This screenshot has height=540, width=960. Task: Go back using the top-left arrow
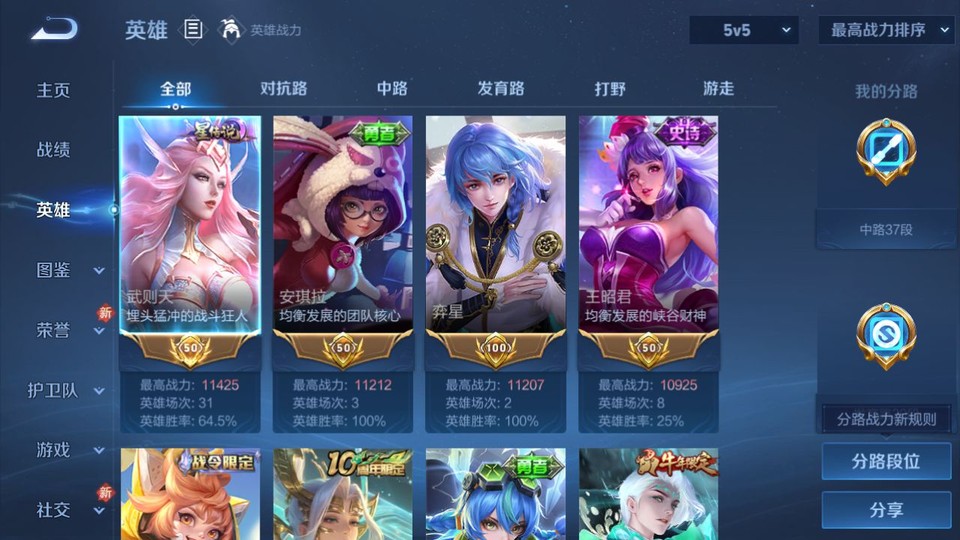(54, 29)
